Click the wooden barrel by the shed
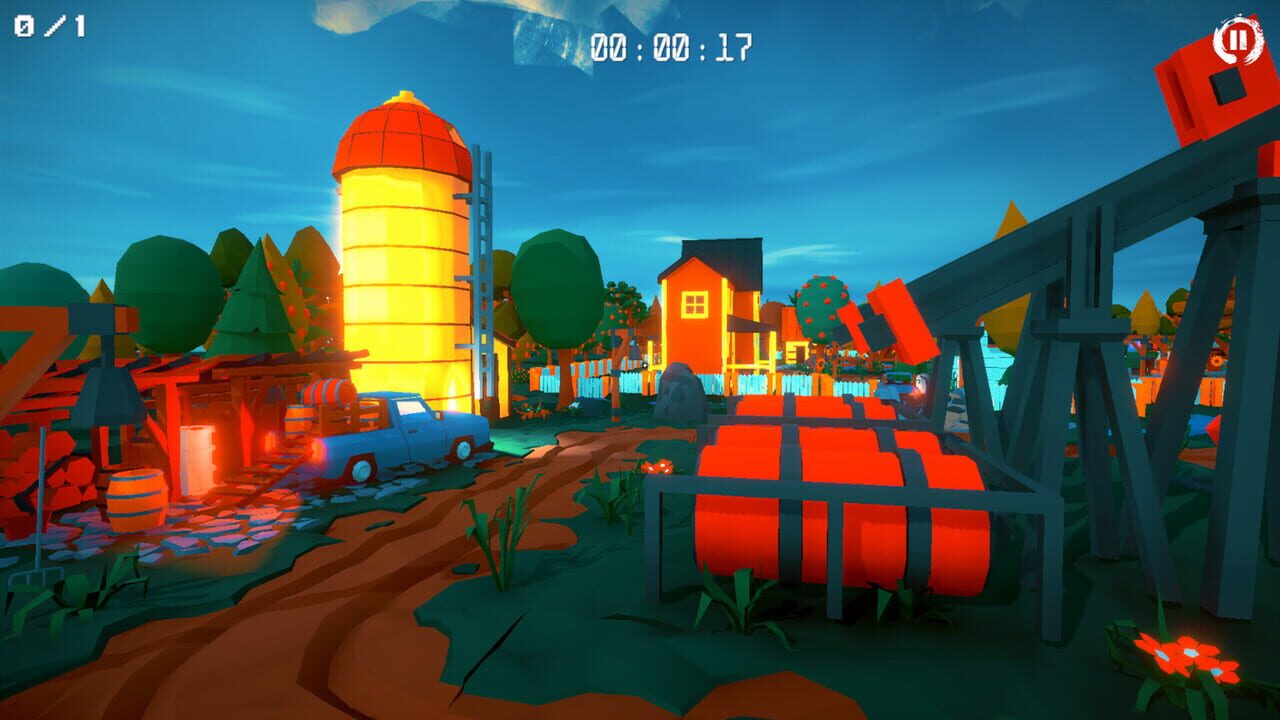Viewport: 1280px width, 720px height. 136,495
